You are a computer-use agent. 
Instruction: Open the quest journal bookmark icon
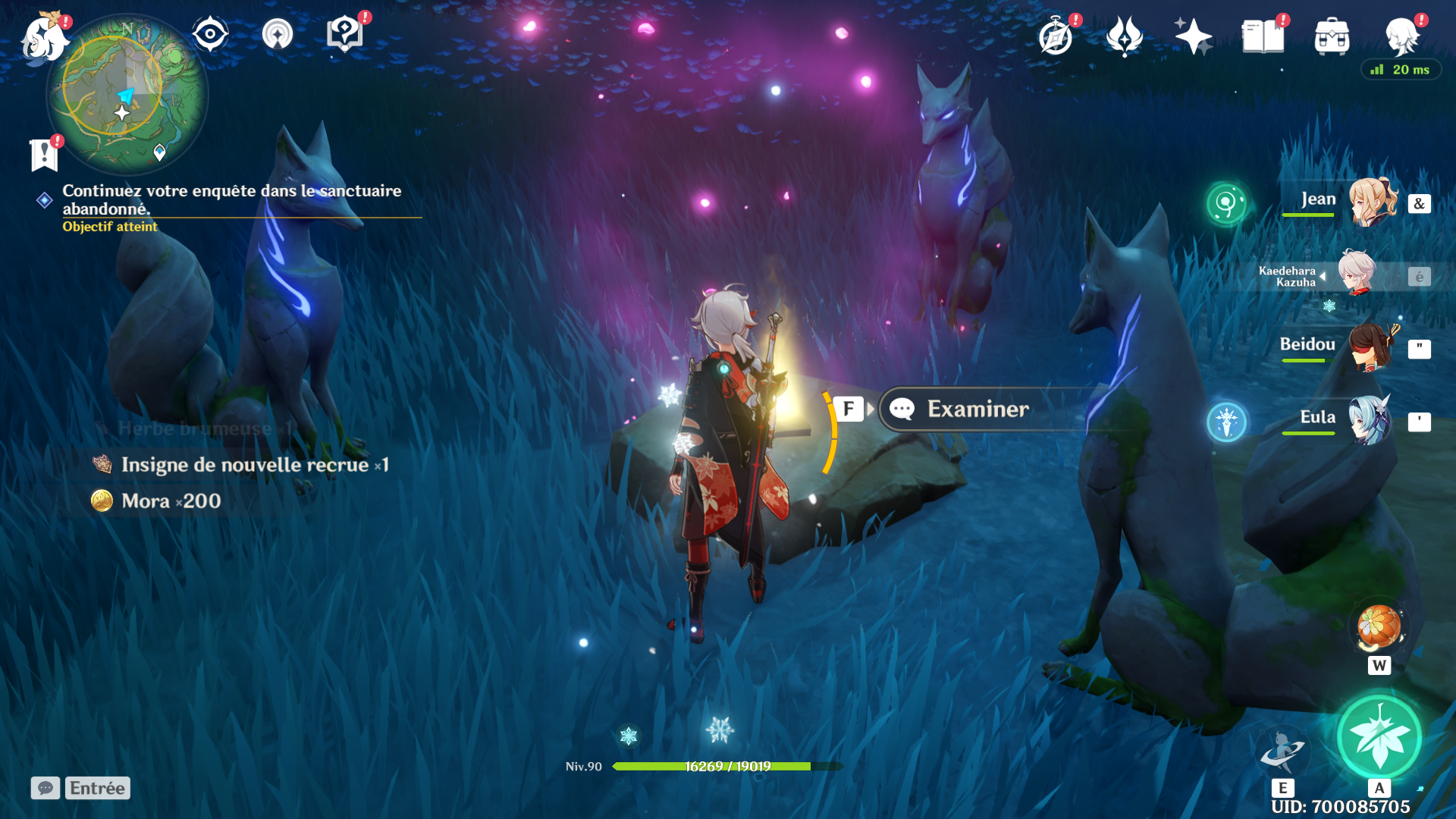coord(44,155)
